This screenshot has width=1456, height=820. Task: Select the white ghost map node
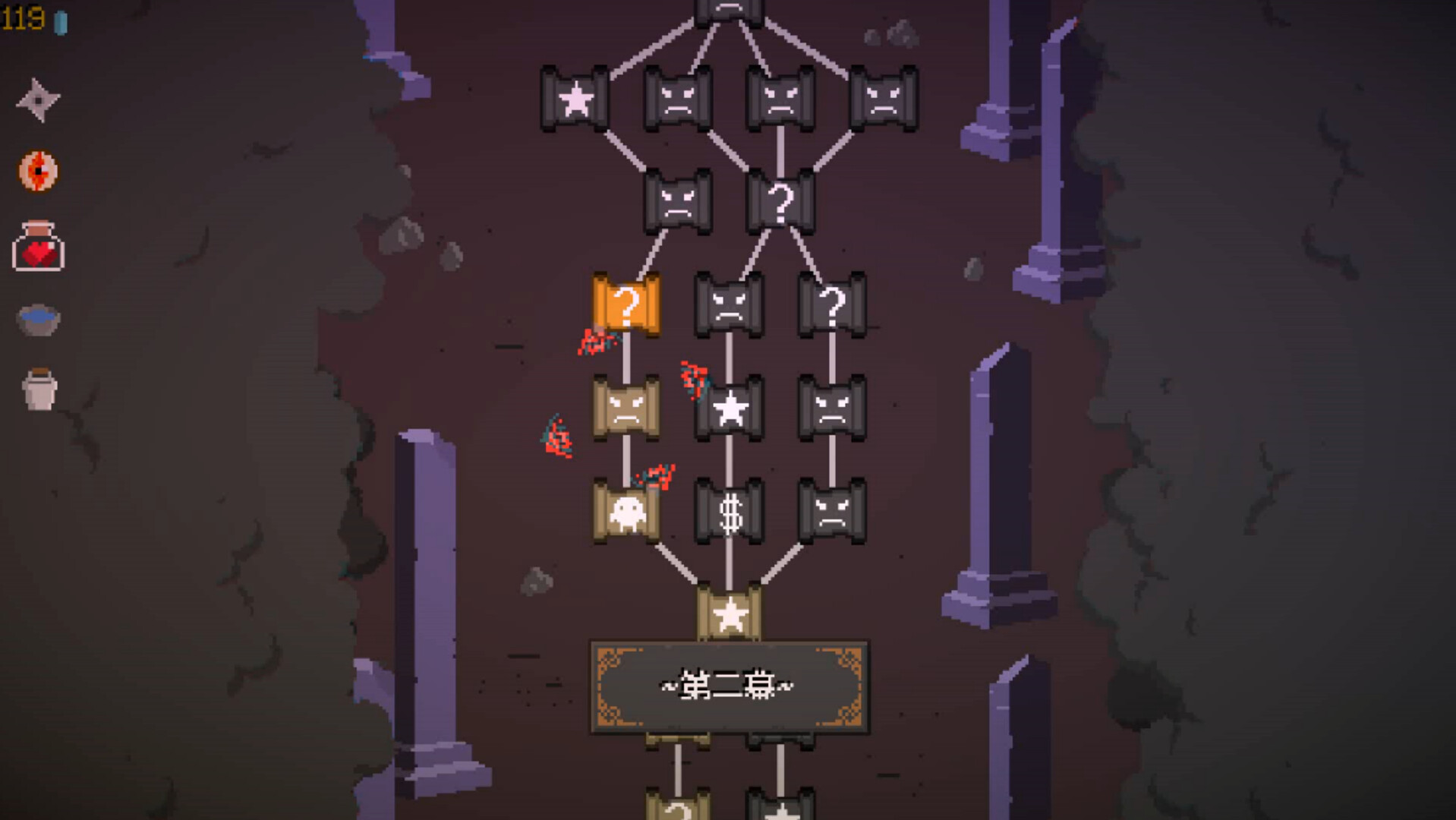pyautogui.click(x=626, y=512)
